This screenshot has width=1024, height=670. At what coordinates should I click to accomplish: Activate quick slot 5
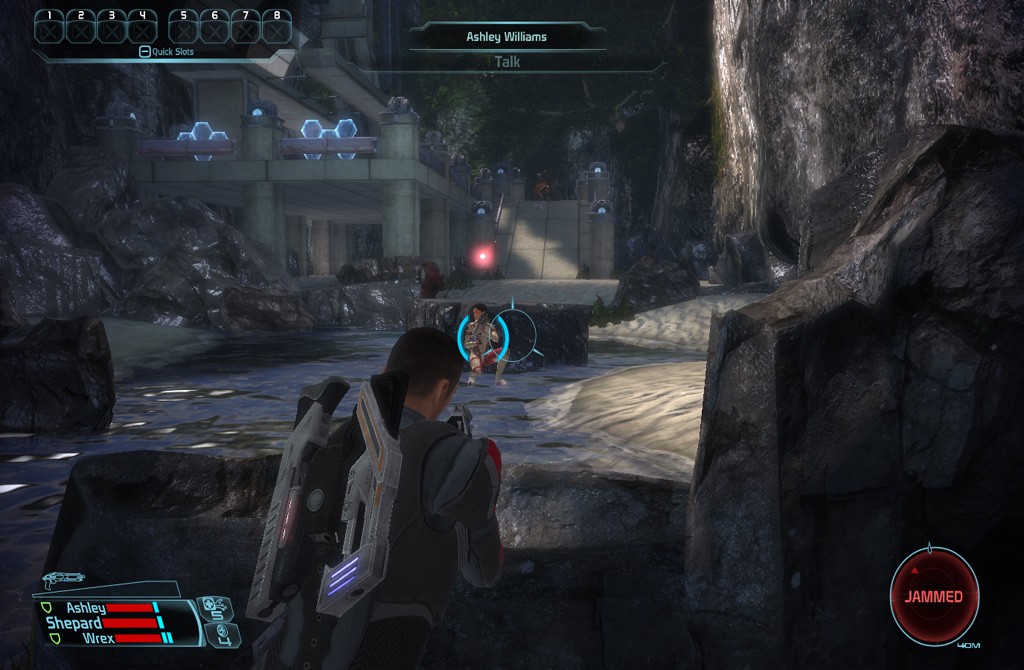(184, 26)
